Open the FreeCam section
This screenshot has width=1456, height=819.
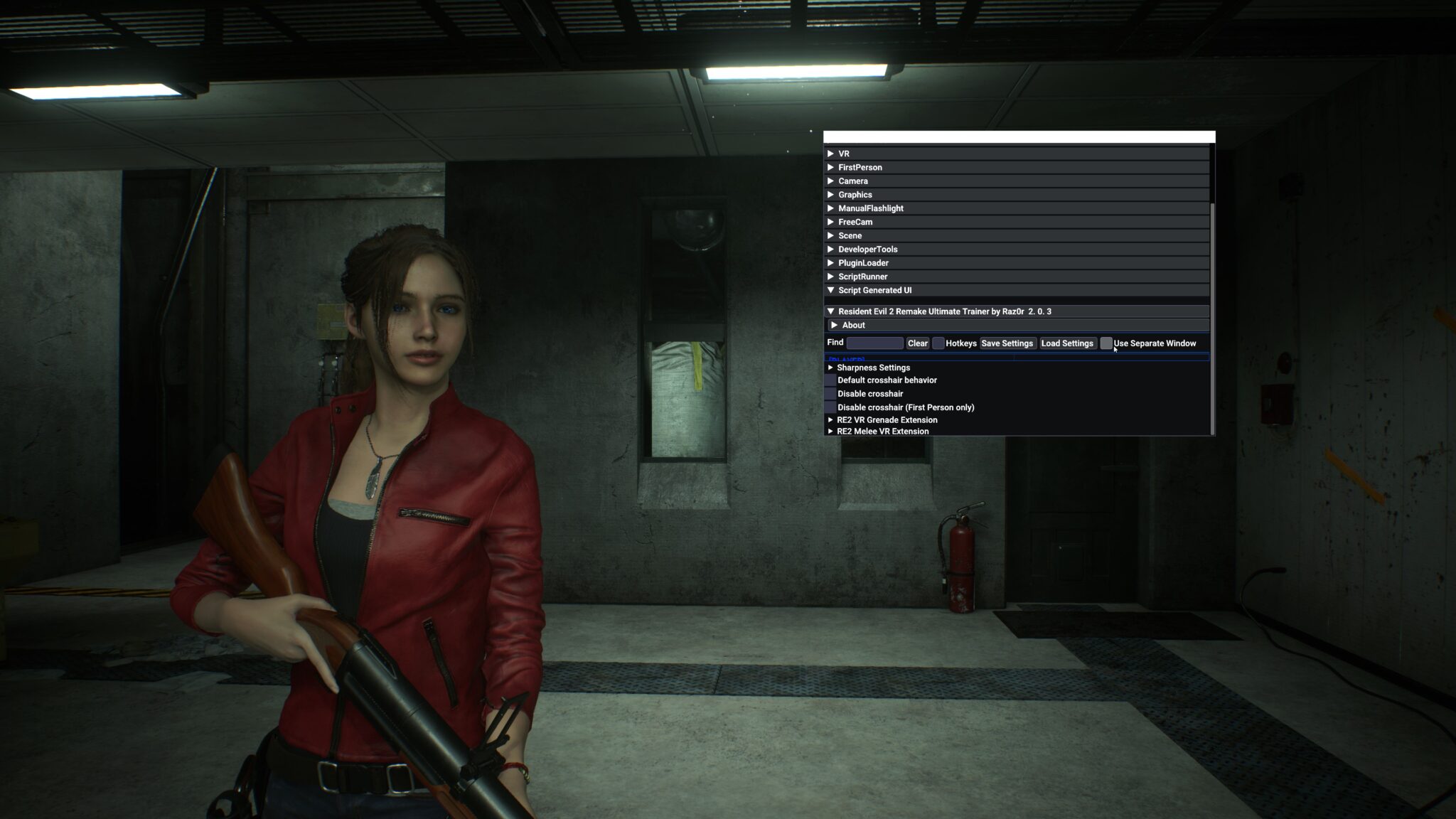tap(855, 222)
